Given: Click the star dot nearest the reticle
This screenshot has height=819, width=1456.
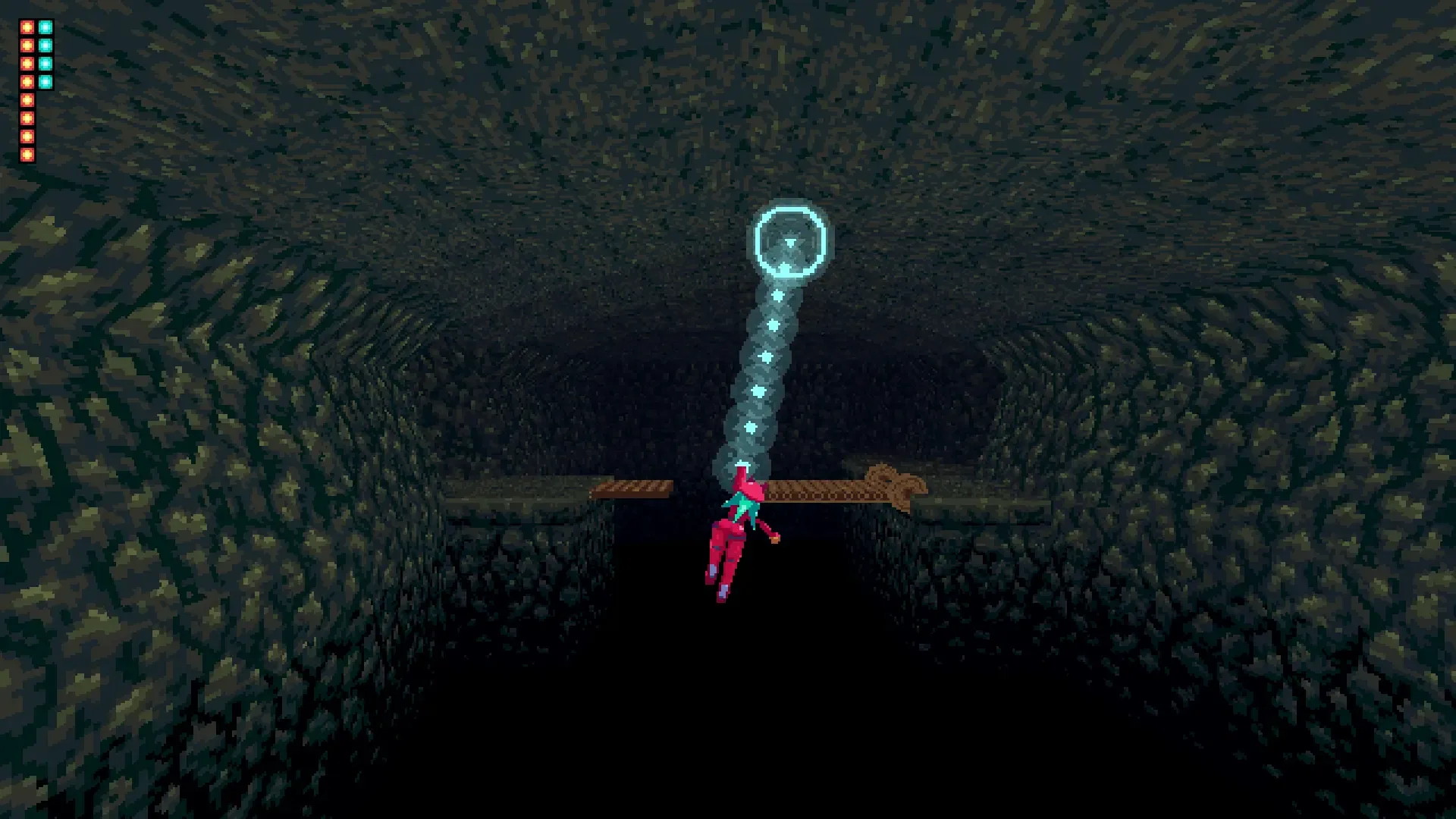Looking at the screenshot, I should (x=777, y=296).
